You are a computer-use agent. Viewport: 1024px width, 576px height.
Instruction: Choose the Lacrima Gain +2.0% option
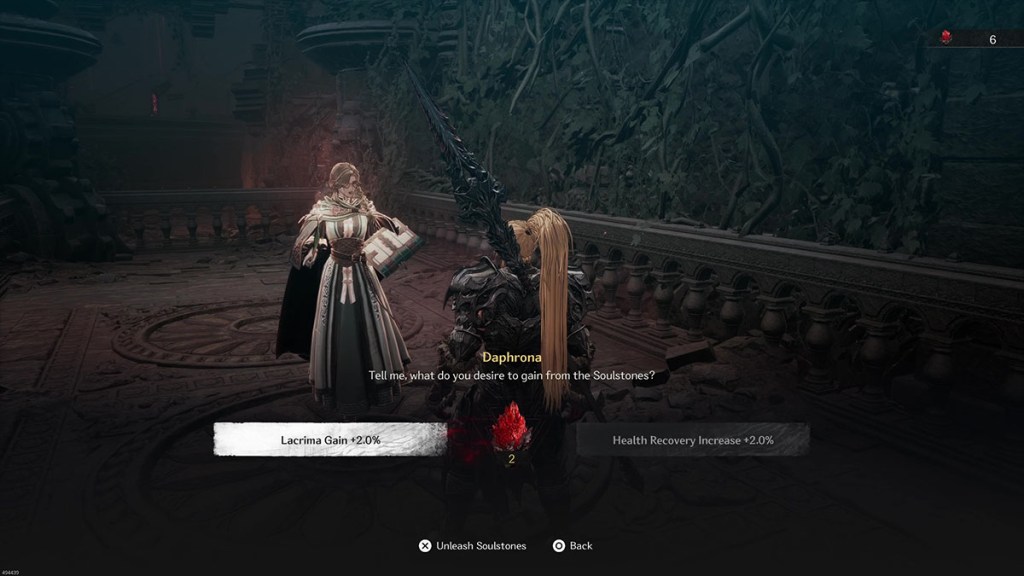click(330, 439)
